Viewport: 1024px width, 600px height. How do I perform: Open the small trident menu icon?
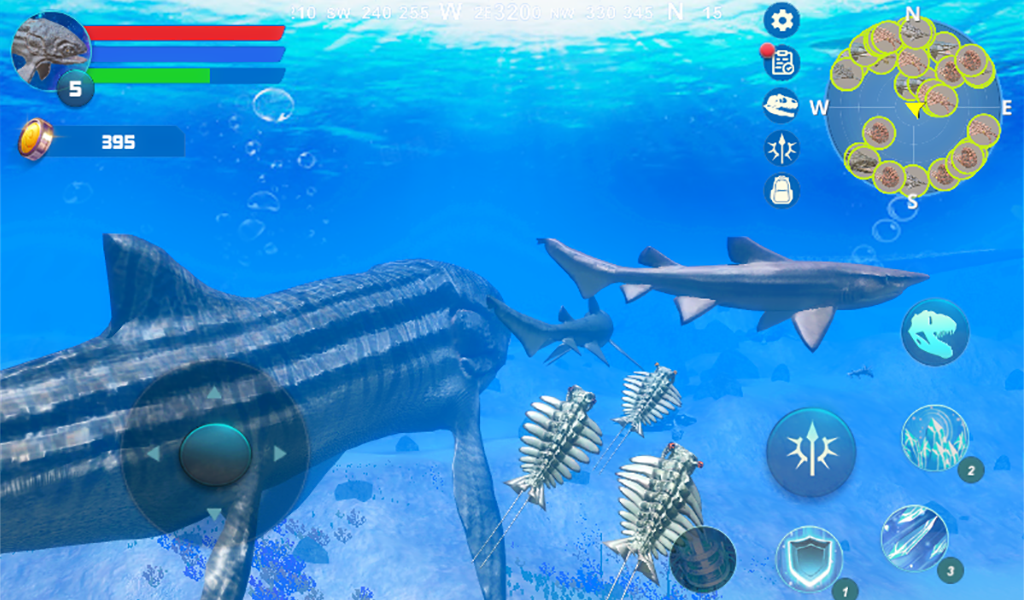coord(781,147)
